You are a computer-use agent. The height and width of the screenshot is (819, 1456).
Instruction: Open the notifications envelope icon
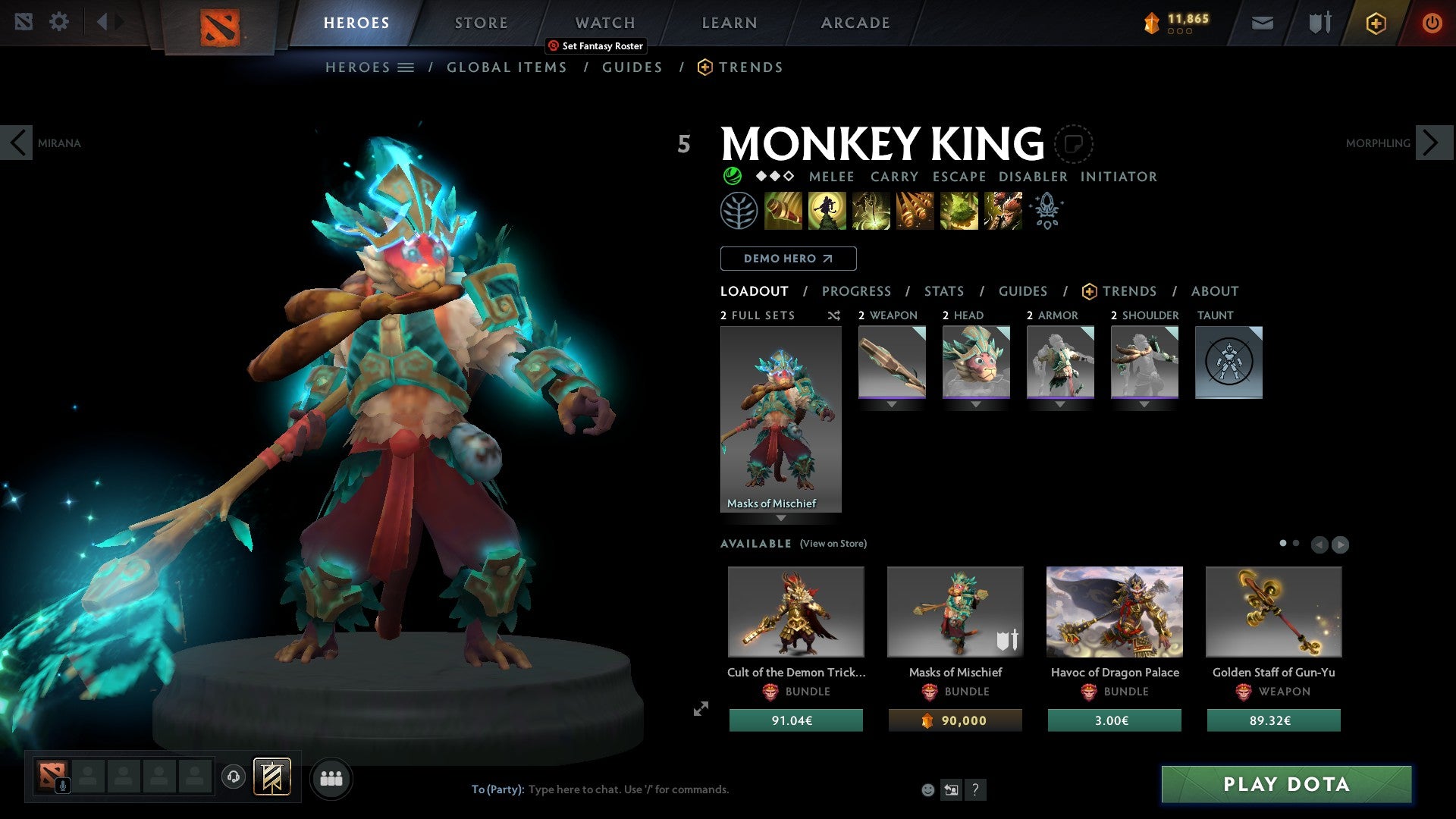pyautogui.click(x=1262, y=23)
